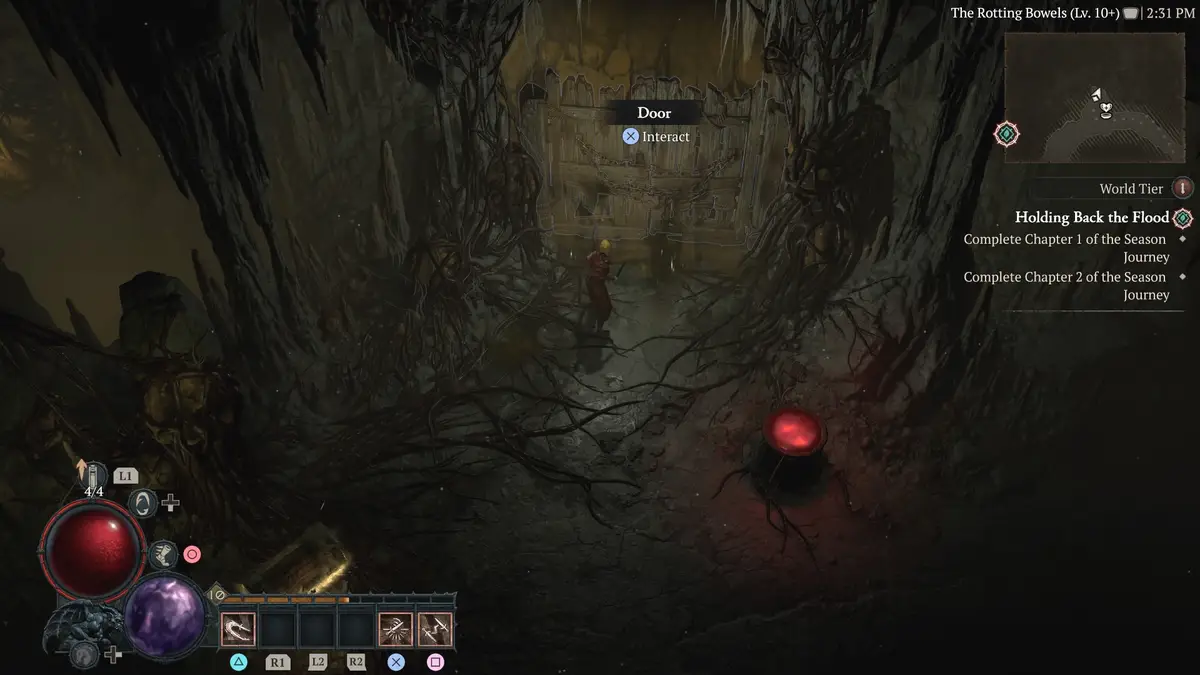Select the Holding Back the Flood quest tracker

tap(1091, 217)
